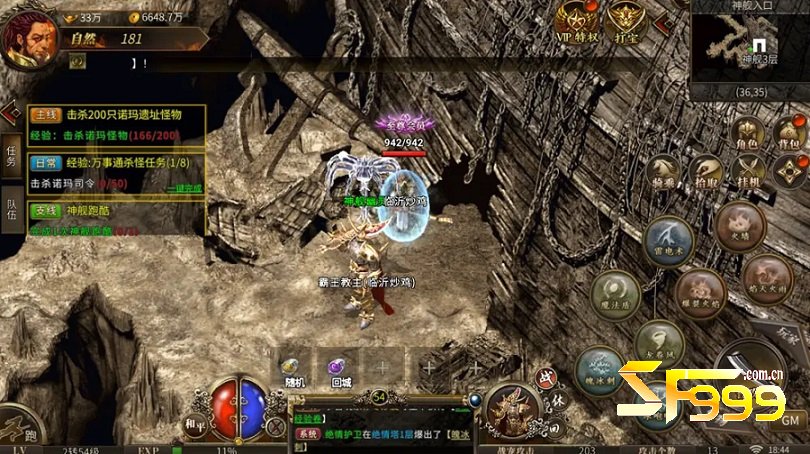
Task: Switch to the 任务 quest tab
Action: pyautogui.click(x=11, y=155)
